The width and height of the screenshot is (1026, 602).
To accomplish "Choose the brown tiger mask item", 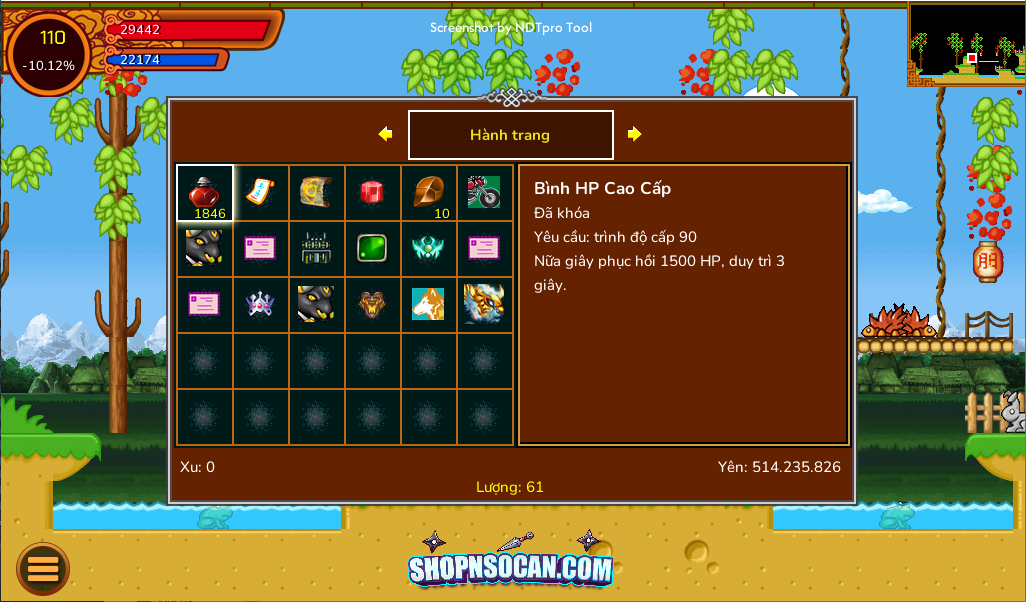I will point(372,304).
